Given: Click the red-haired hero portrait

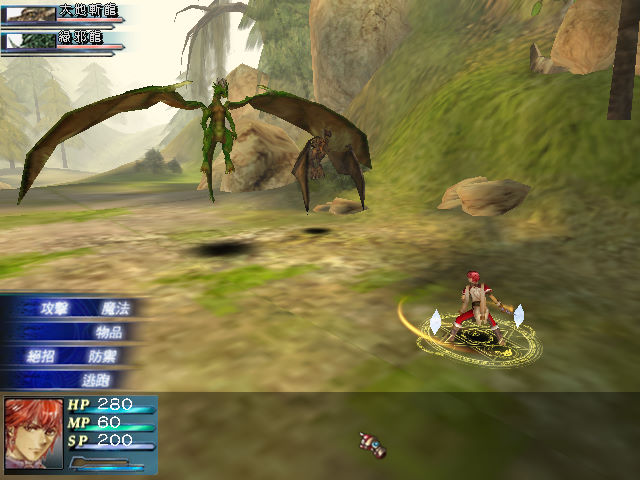Looking at the screenshot, I should (33, 432).
